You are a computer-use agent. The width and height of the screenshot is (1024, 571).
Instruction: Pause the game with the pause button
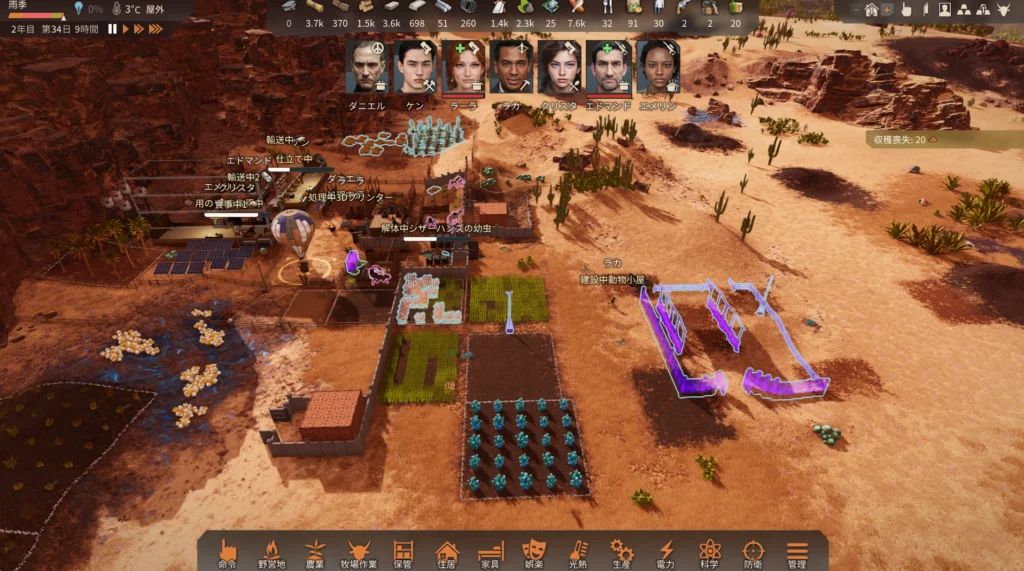[x=113, y=29]
